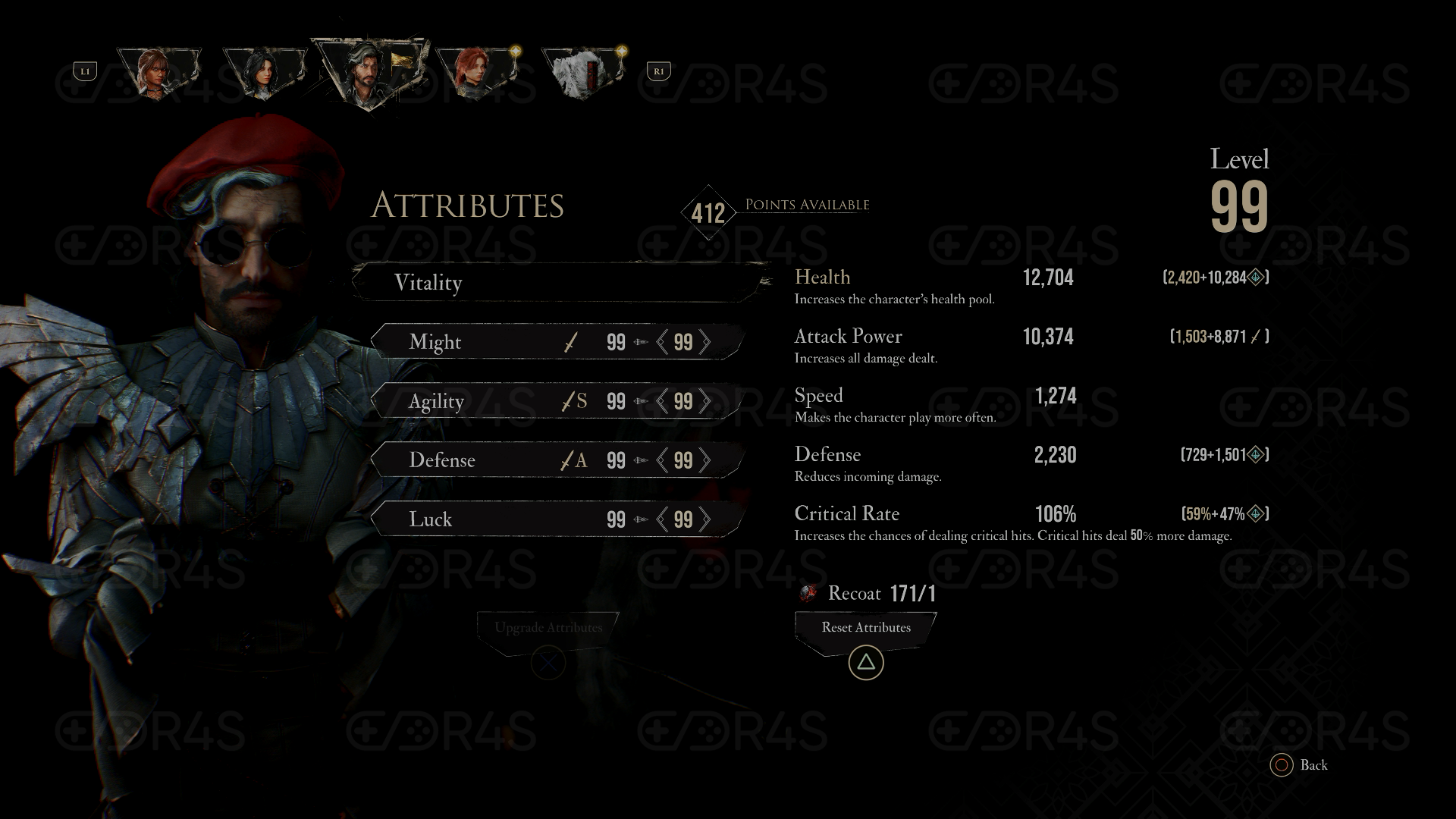Highlight the Defense attribute row
1456x819 pixels.
click(x=485, y=460)
